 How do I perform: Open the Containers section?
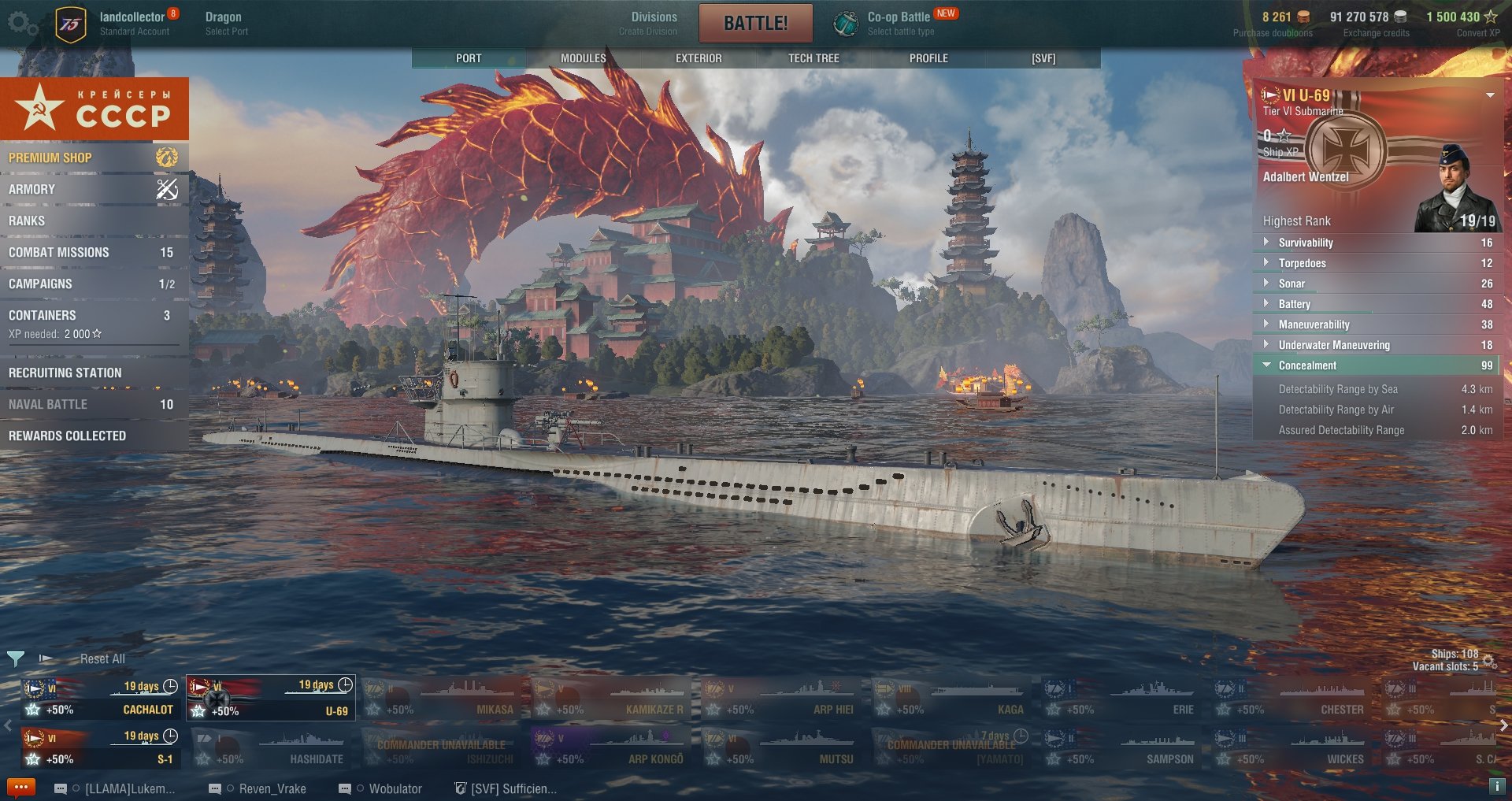pos(93,315)
